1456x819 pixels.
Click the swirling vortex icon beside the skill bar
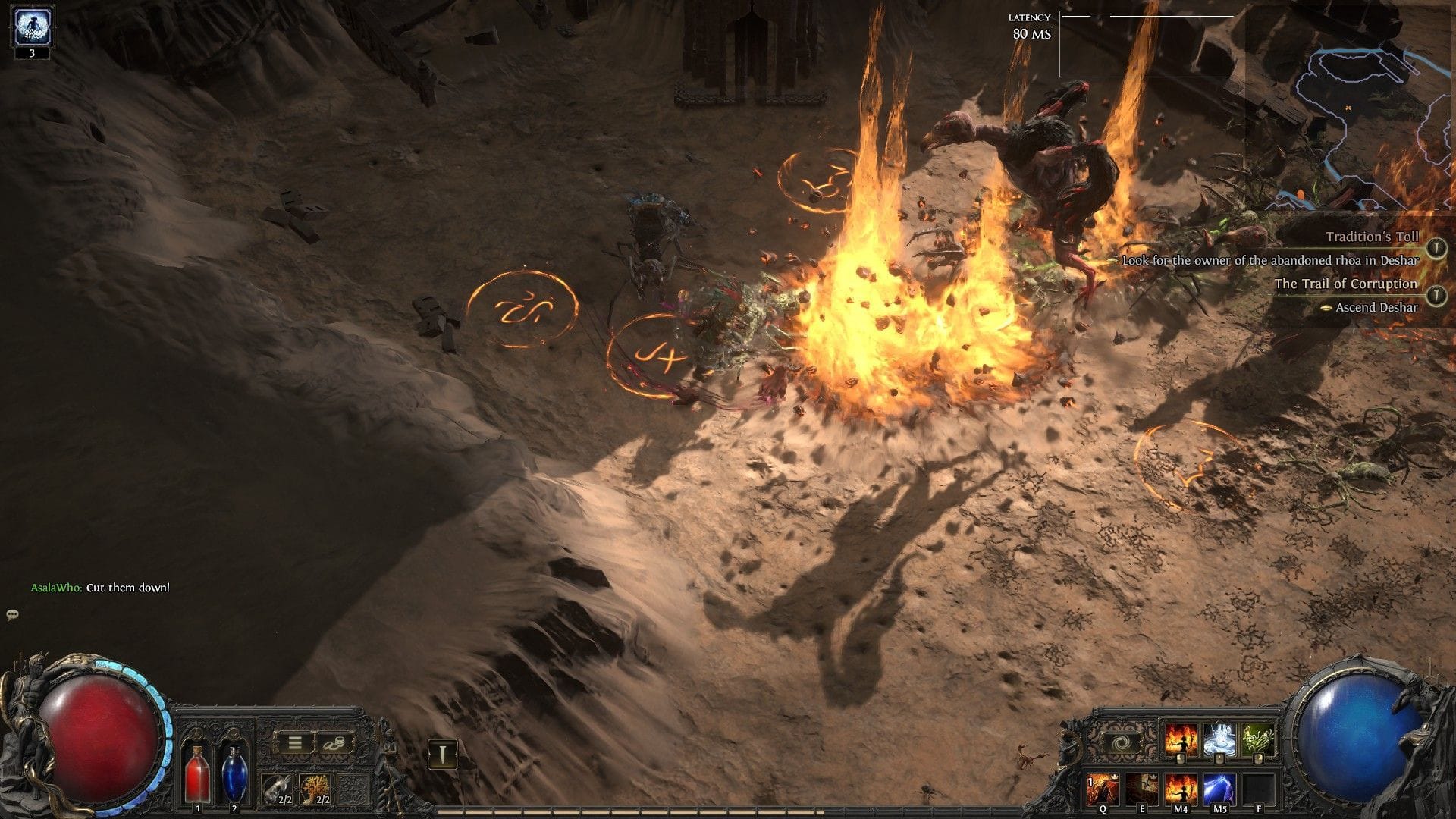tap(1120, 743)
